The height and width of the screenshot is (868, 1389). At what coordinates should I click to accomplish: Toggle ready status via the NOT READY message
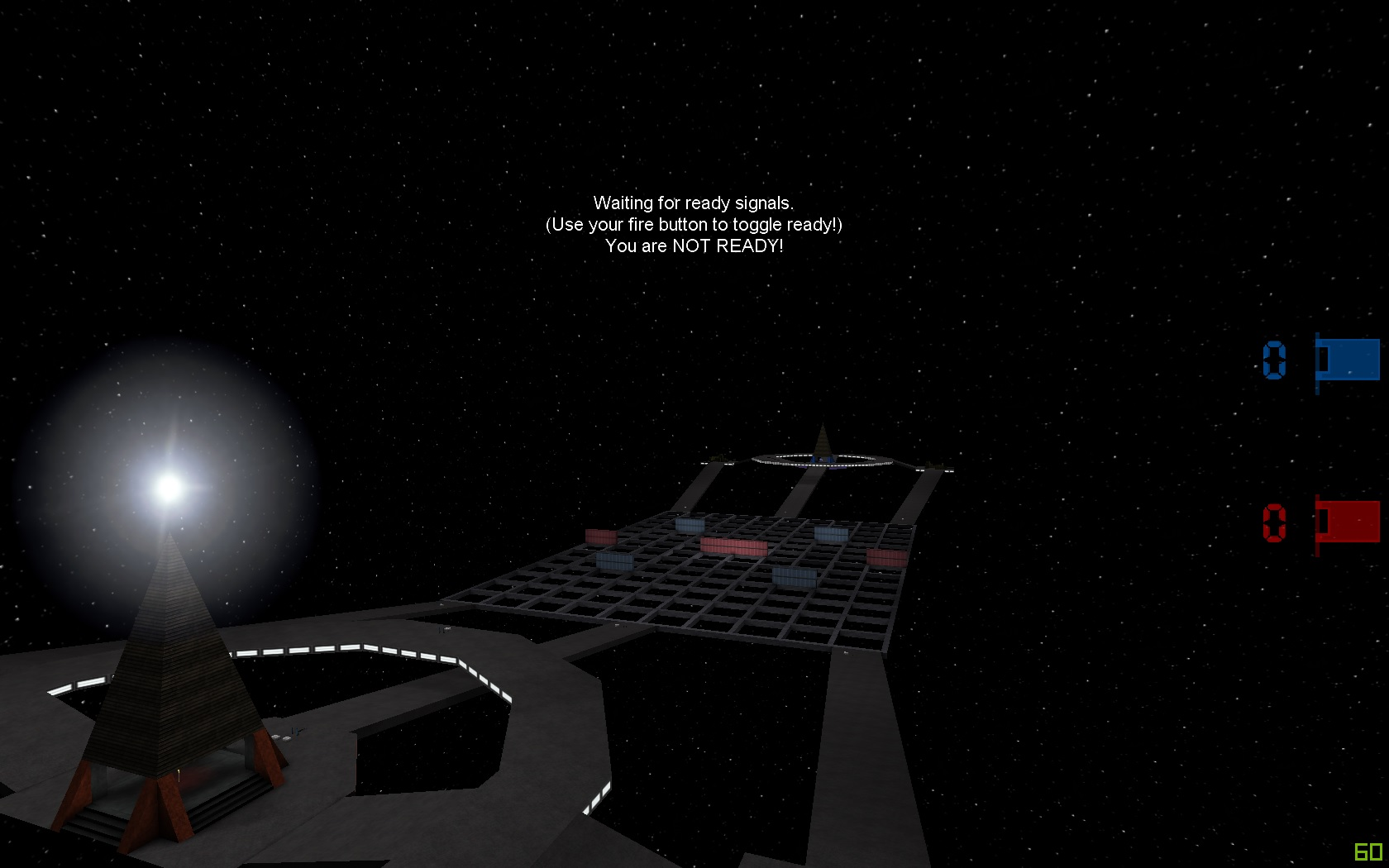[694, 246]
